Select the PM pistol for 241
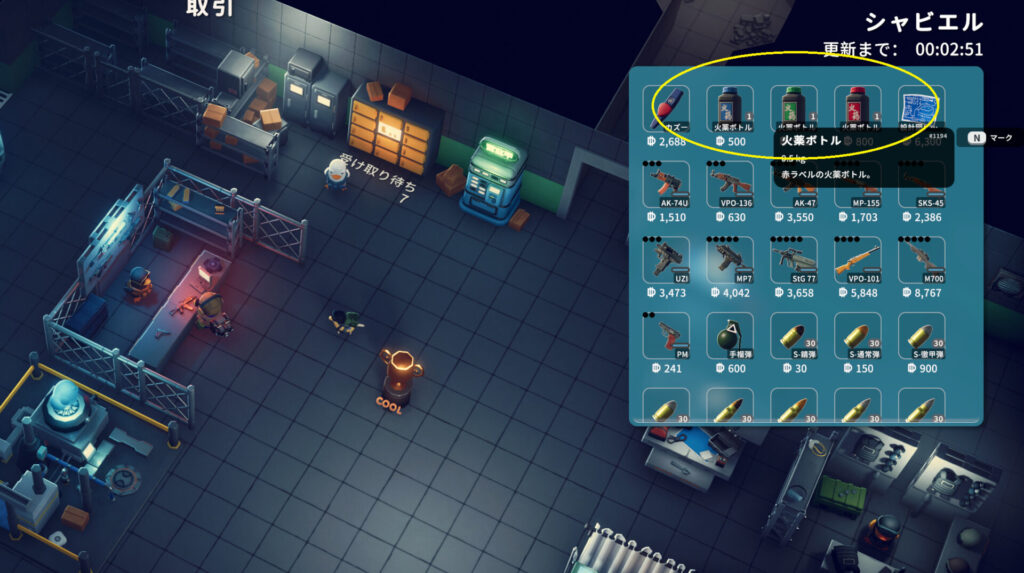 click(x=666, y=336)
